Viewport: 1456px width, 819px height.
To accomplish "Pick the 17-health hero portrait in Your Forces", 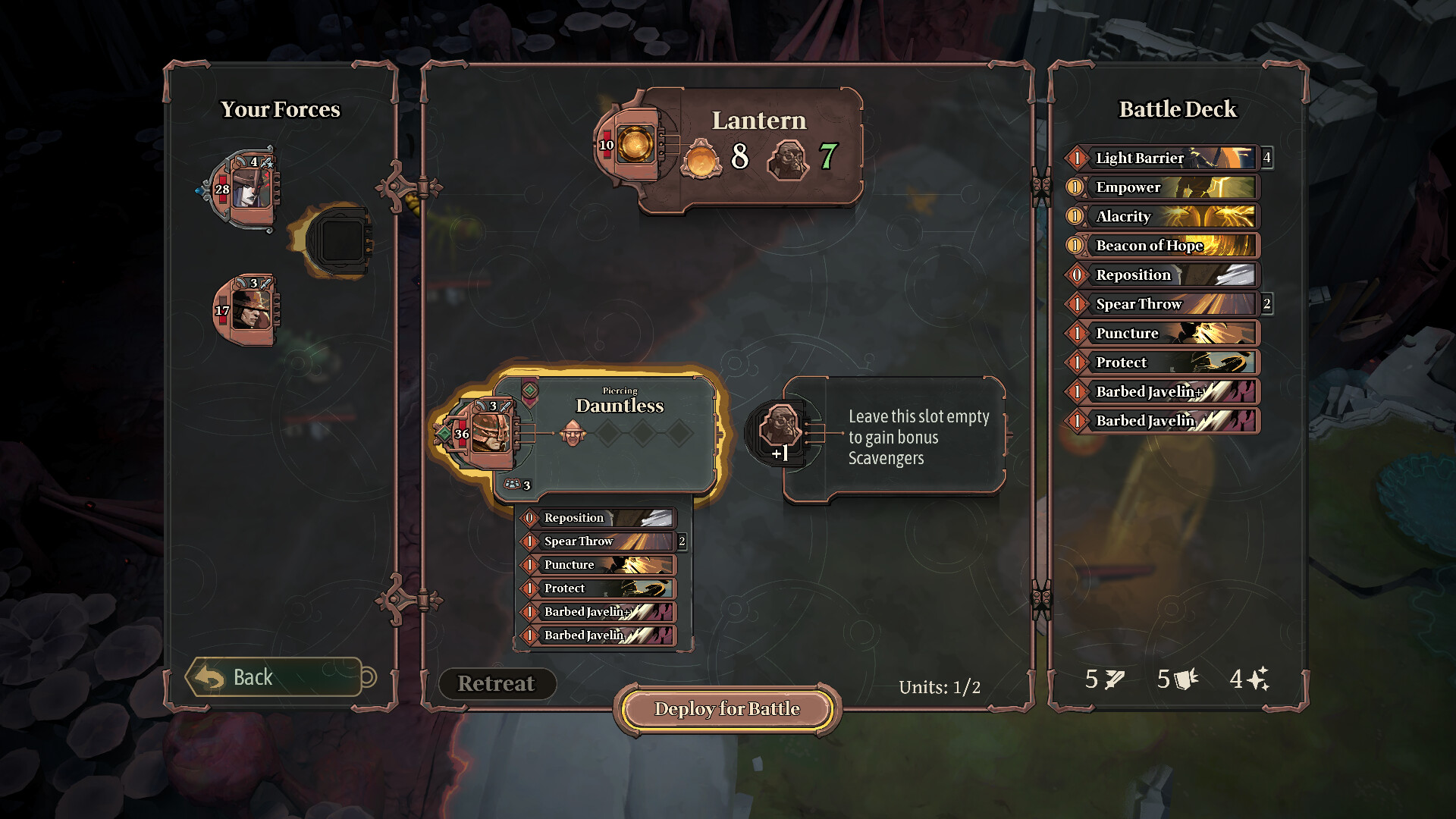I will coord(247,309).
